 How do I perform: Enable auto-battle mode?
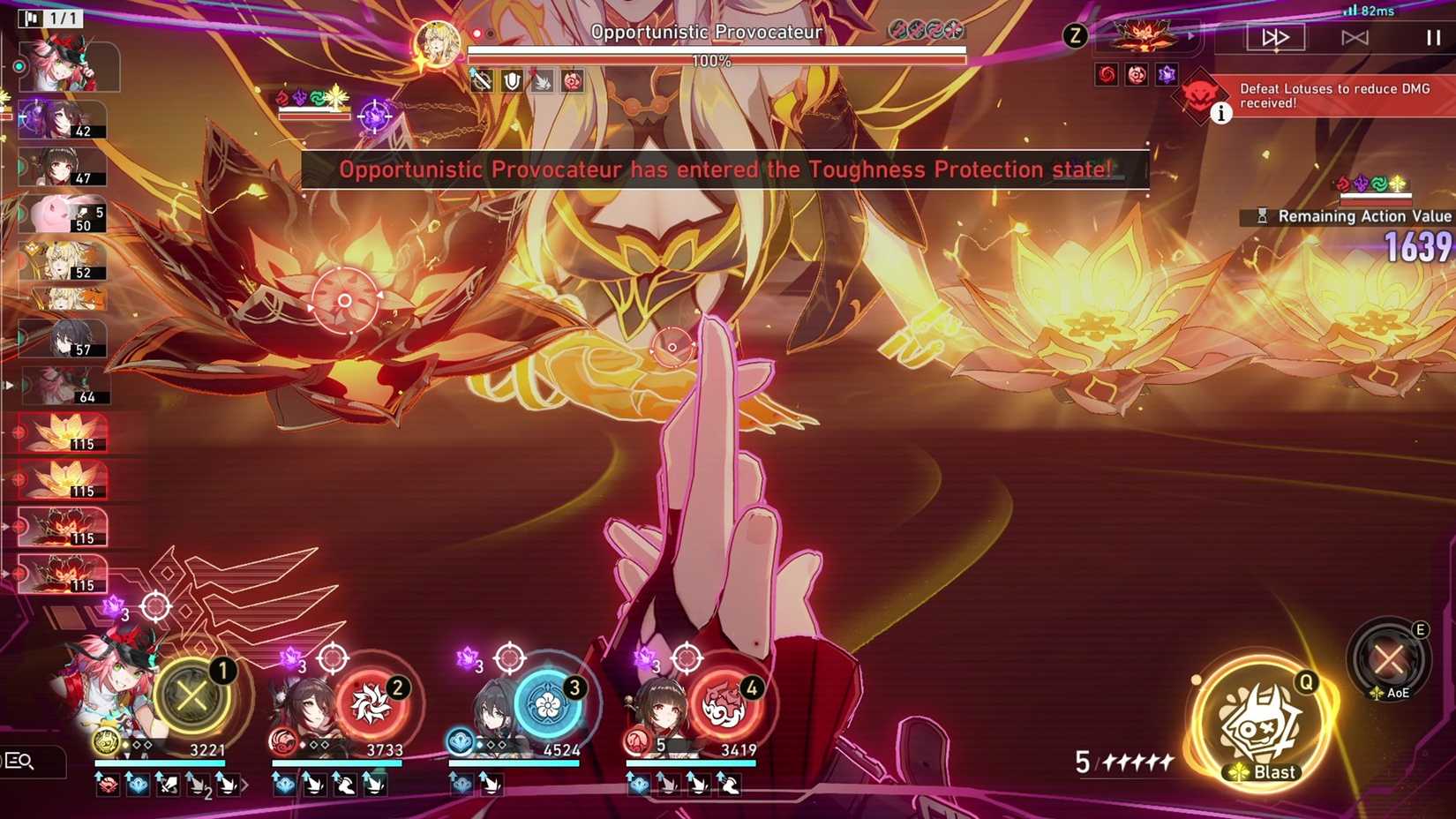pyautogui.click(x=1355, y=37)
